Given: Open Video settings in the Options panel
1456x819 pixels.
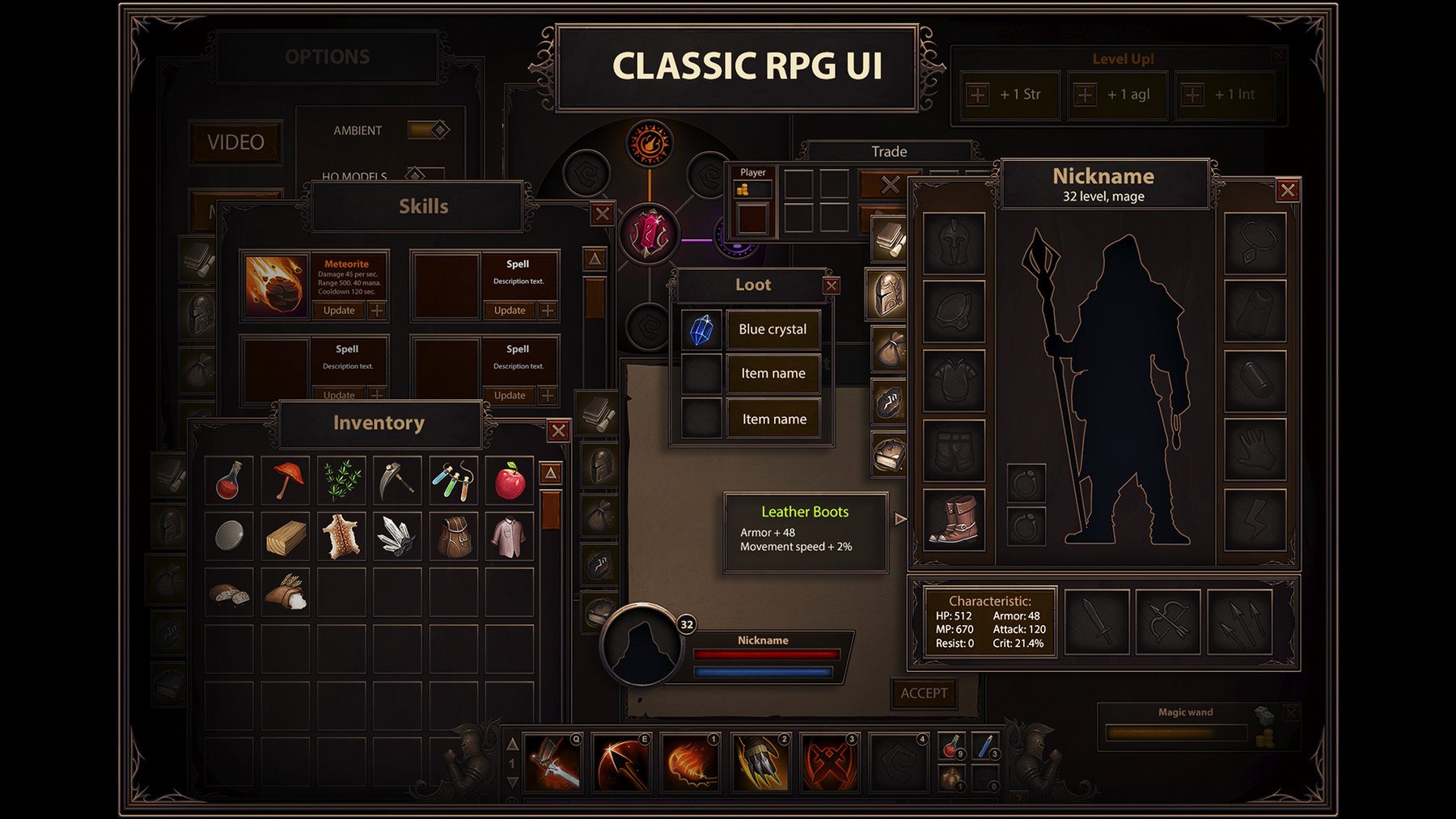Looking at the screenshot, I should tap(235, 142).
